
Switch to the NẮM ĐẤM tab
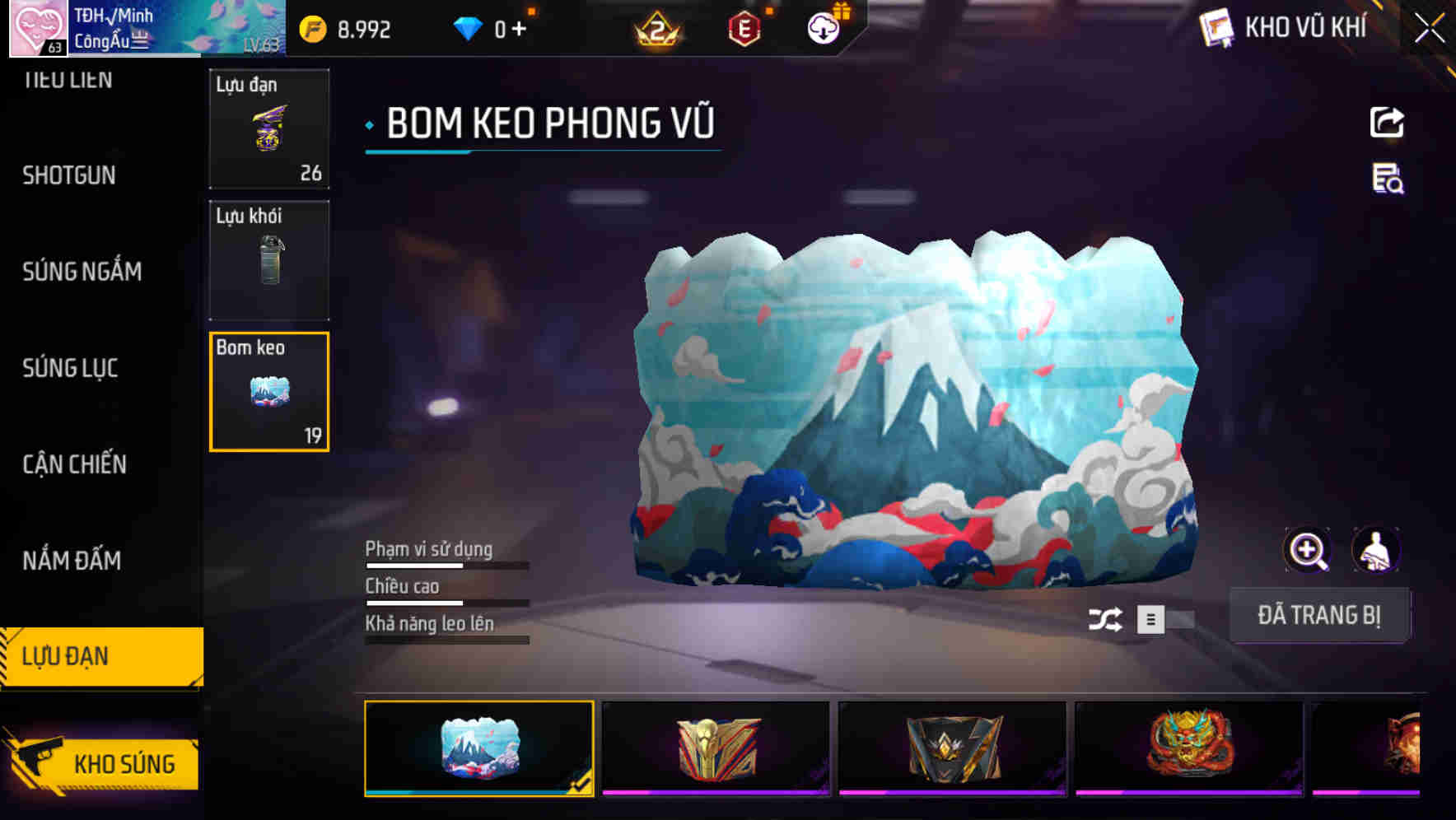tap(72, 561)
